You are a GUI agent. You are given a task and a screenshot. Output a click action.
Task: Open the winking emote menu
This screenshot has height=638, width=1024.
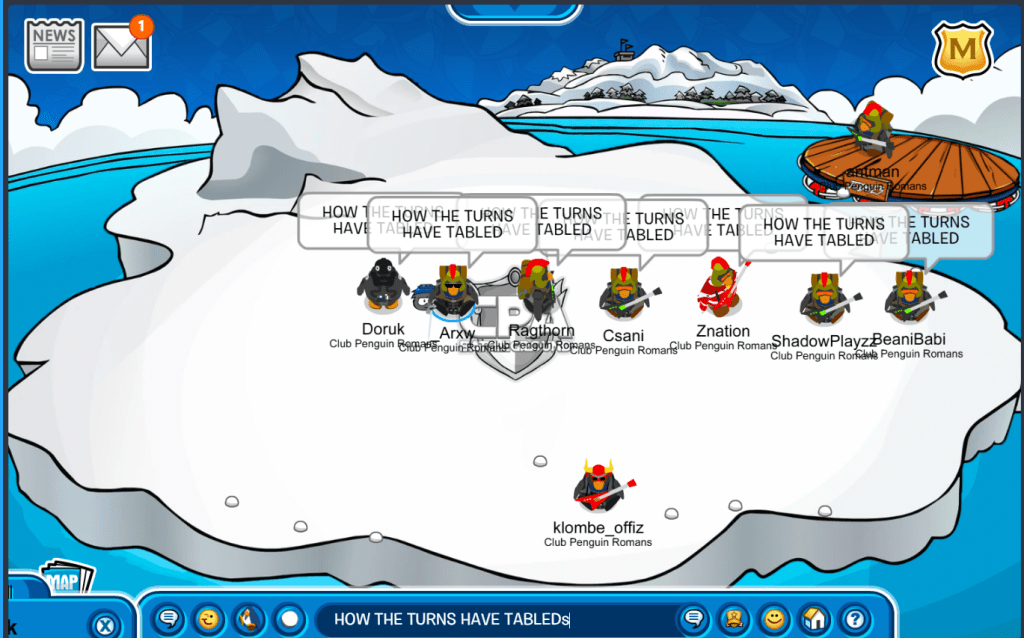[x=209, y=619]
